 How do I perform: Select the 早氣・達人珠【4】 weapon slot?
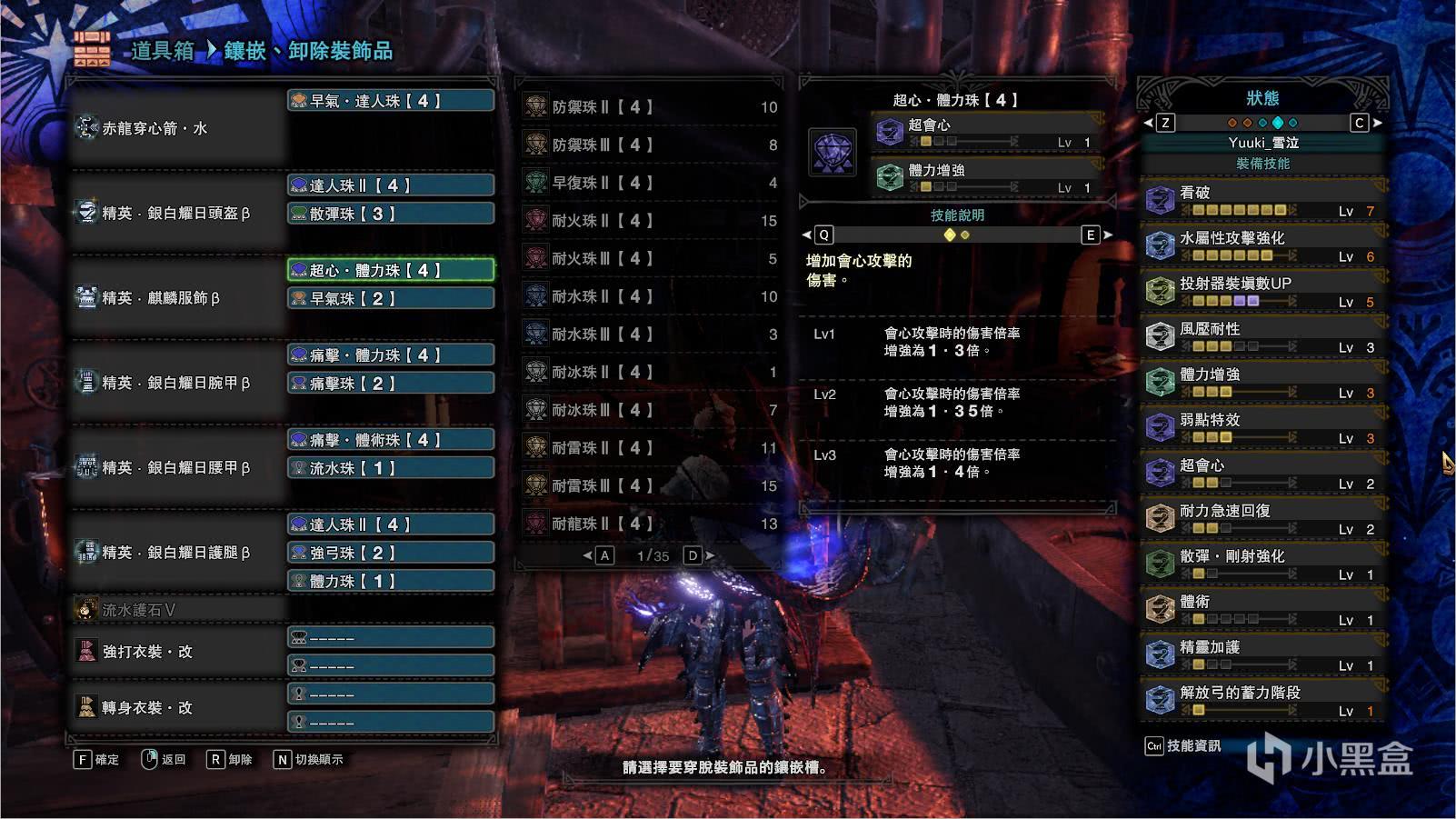pyautogui.click(x=391, y=101)
